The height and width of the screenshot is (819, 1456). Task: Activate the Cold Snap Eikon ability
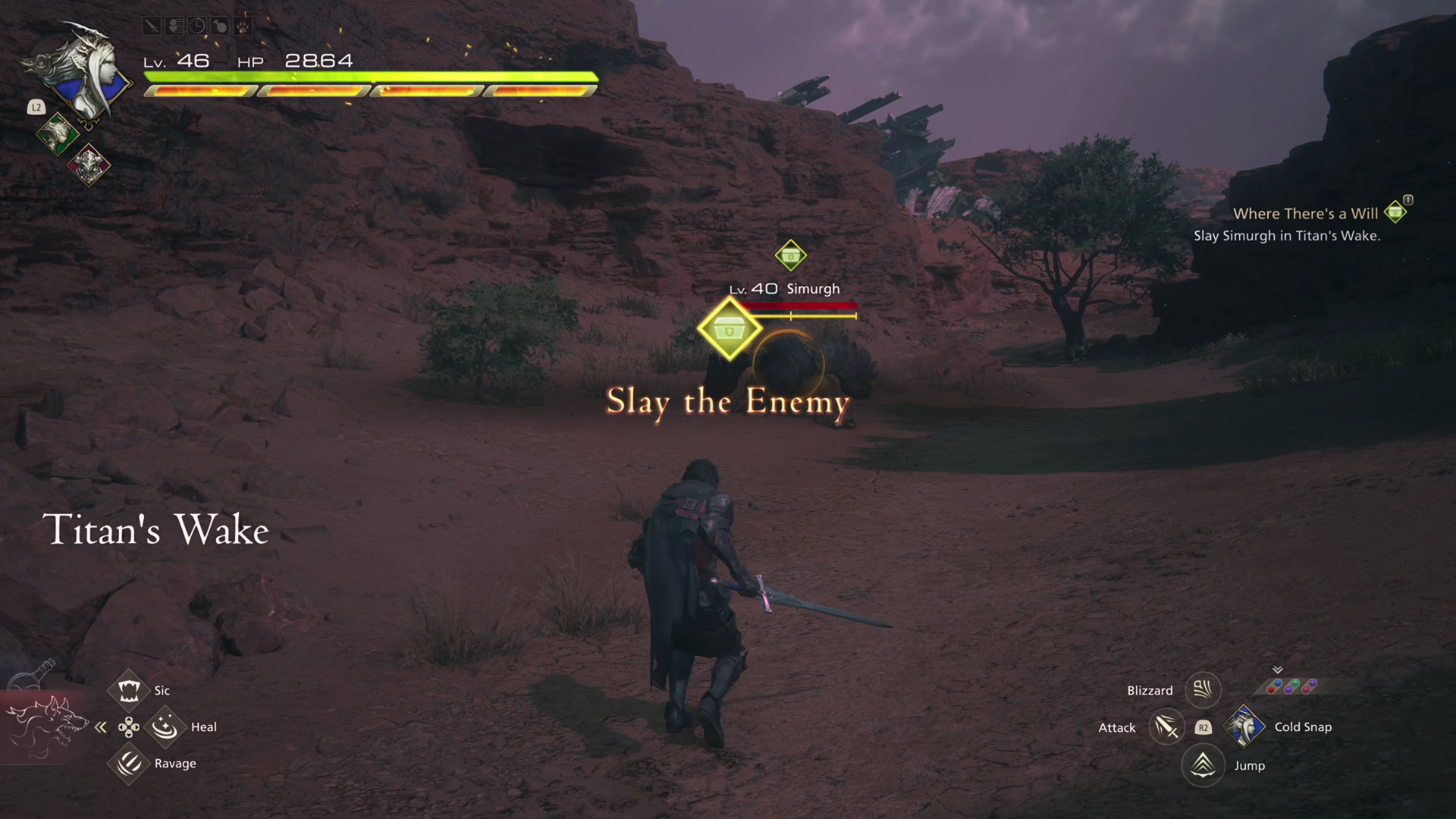(1244, 726)
